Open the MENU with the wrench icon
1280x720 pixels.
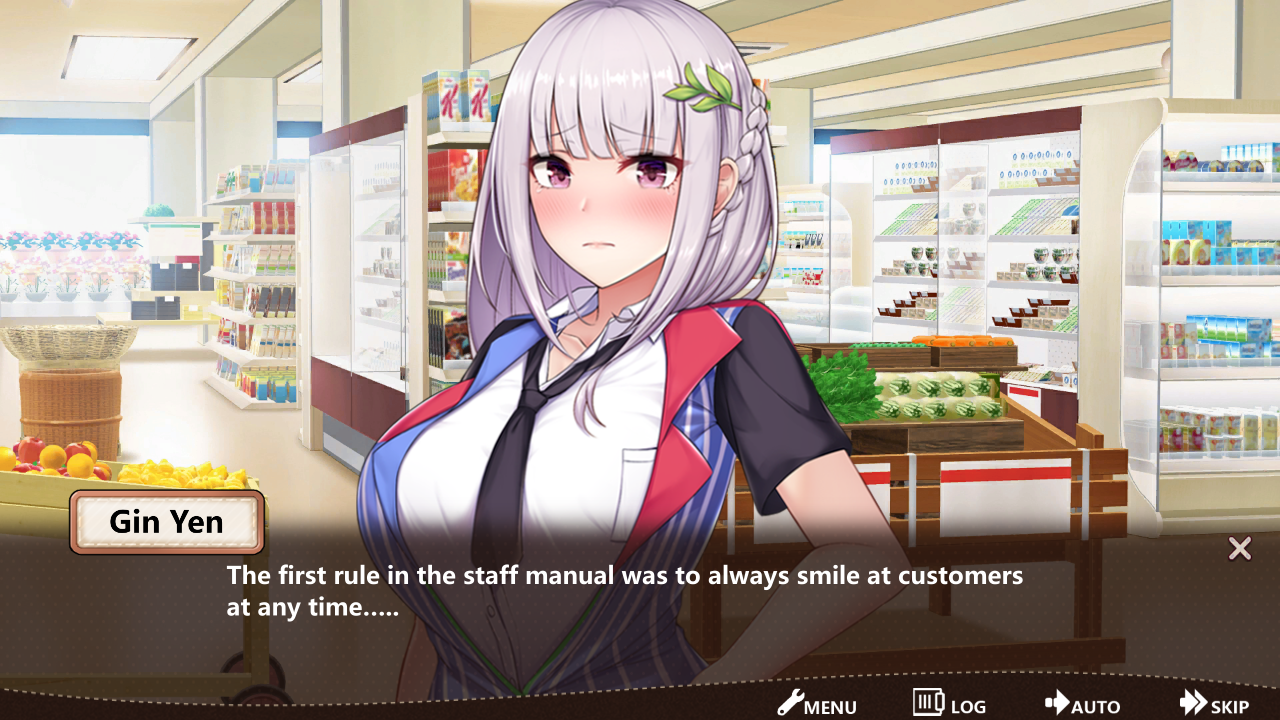click(817, 704)
